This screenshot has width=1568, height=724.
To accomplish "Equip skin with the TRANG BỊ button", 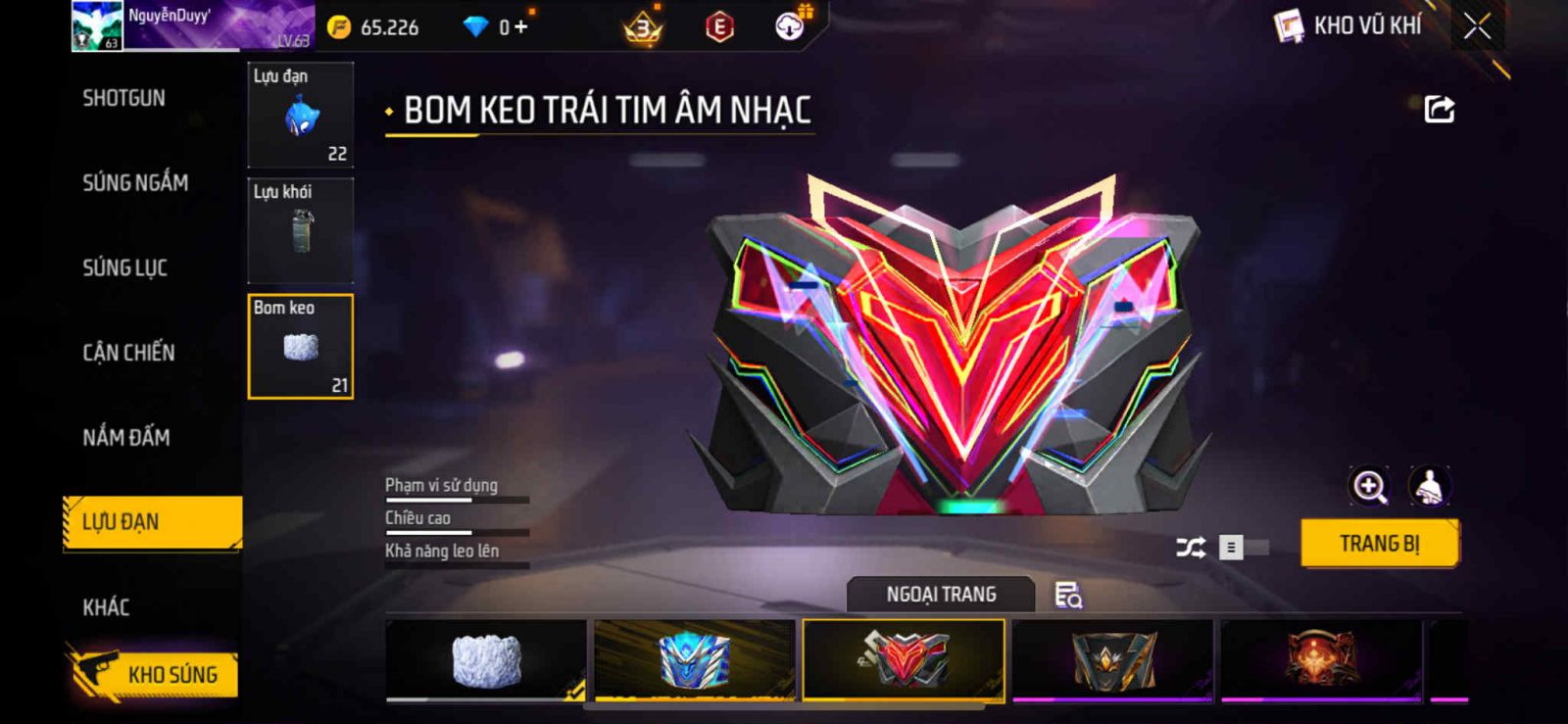I will (x=1379, y=544).
